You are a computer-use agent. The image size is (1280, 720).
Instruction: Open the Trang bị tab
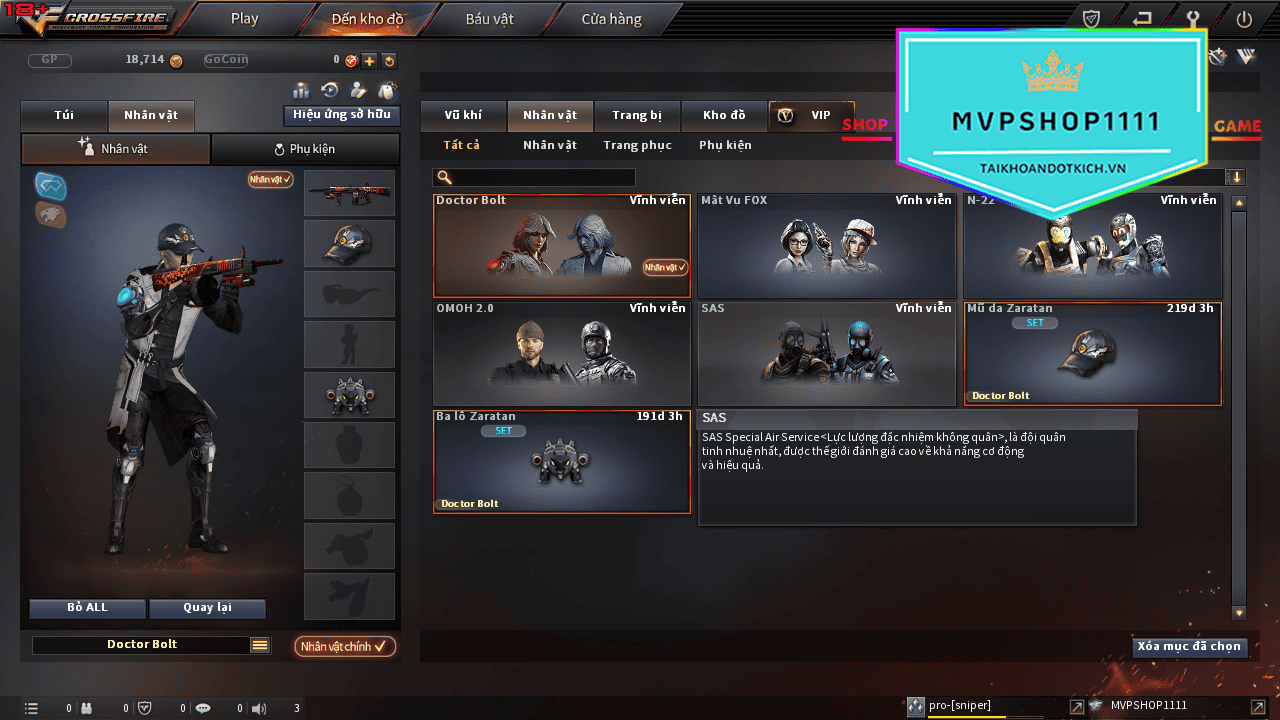pyautogui.click(x=637, y=115)
